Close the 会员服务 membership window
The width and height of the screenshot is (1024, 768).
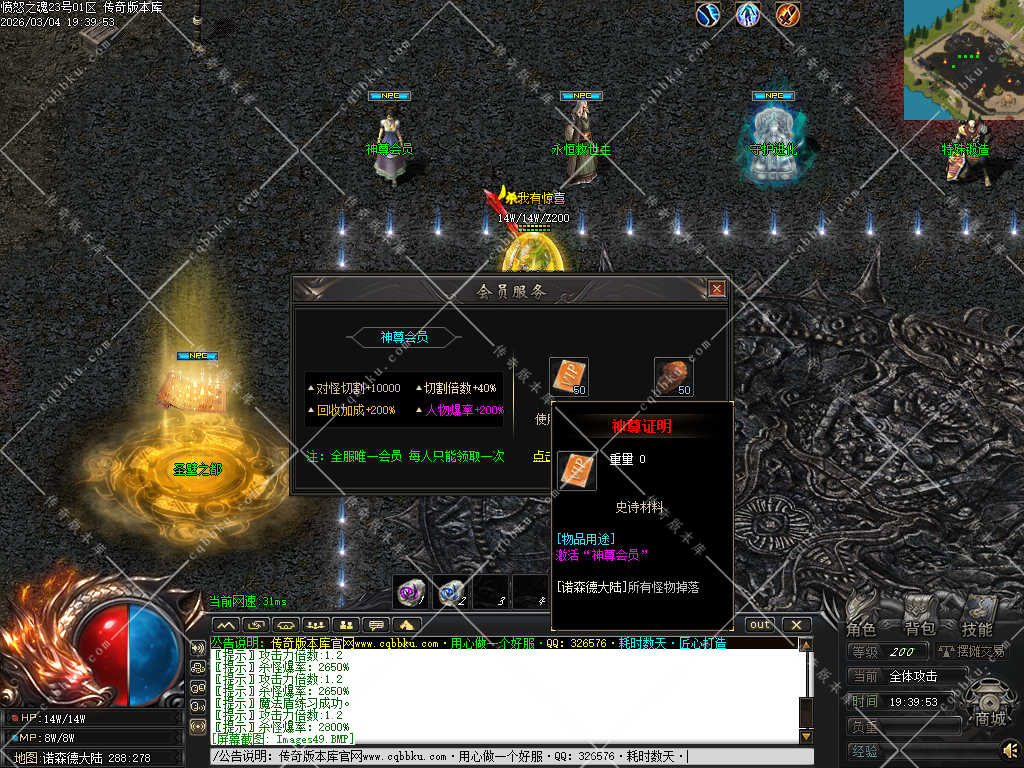[x=716, y=289]
